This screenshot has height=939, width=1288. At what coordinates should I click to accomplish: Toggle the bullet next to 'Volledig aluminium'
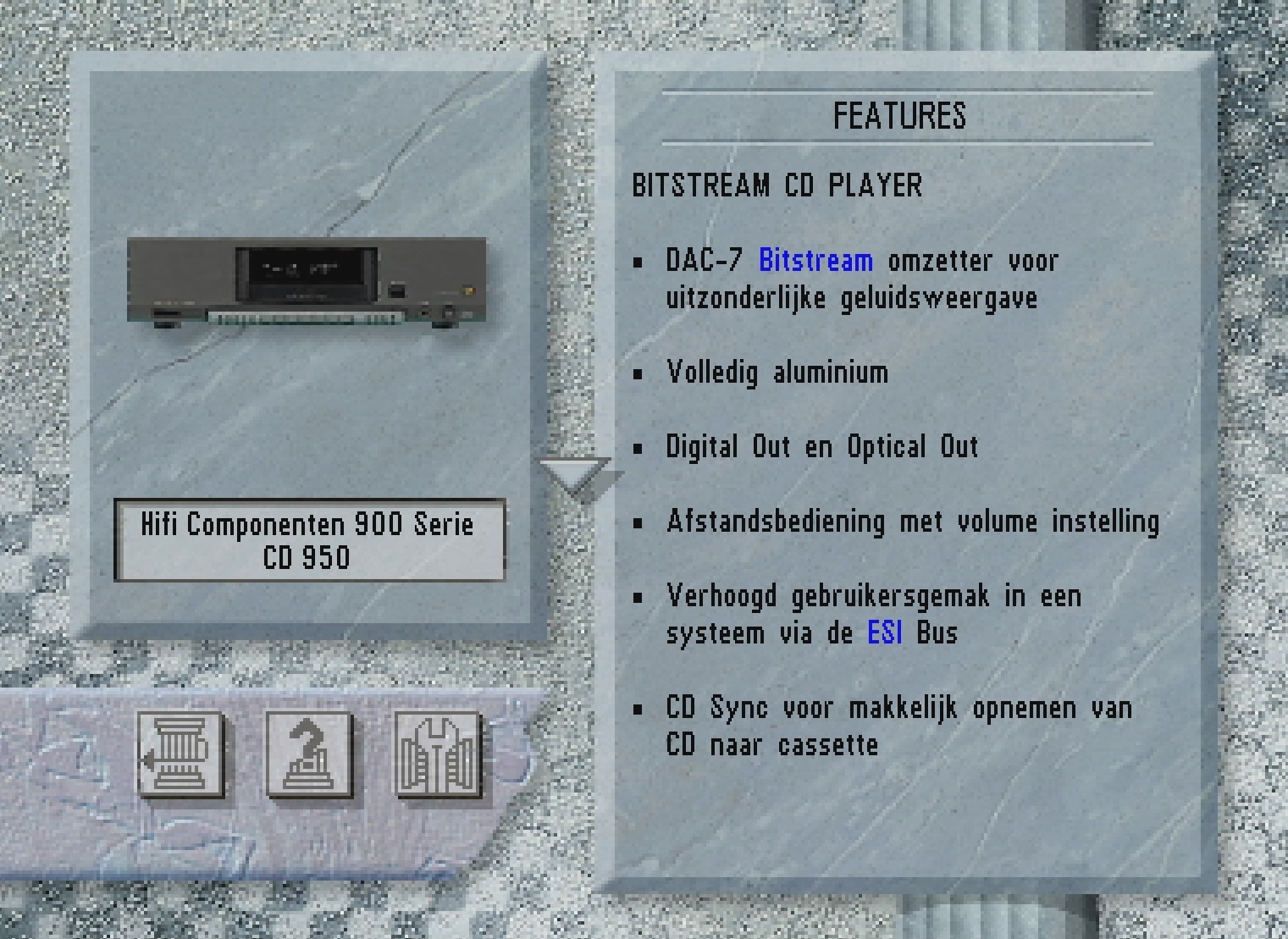[638, 373]
